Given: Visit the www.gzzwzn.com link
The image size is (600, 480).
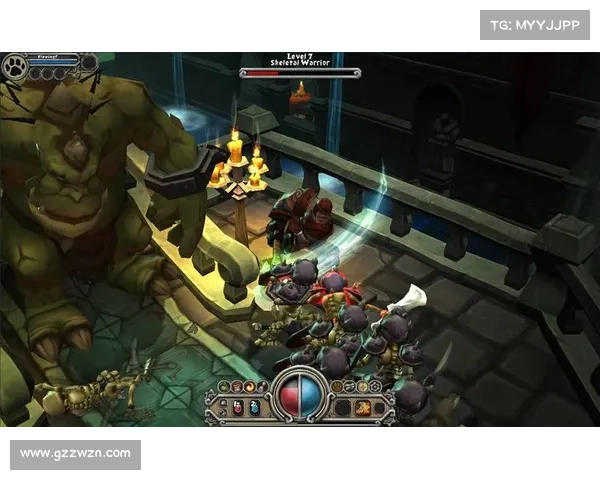Looking at the screenshot, I should [x=76, y=454].
